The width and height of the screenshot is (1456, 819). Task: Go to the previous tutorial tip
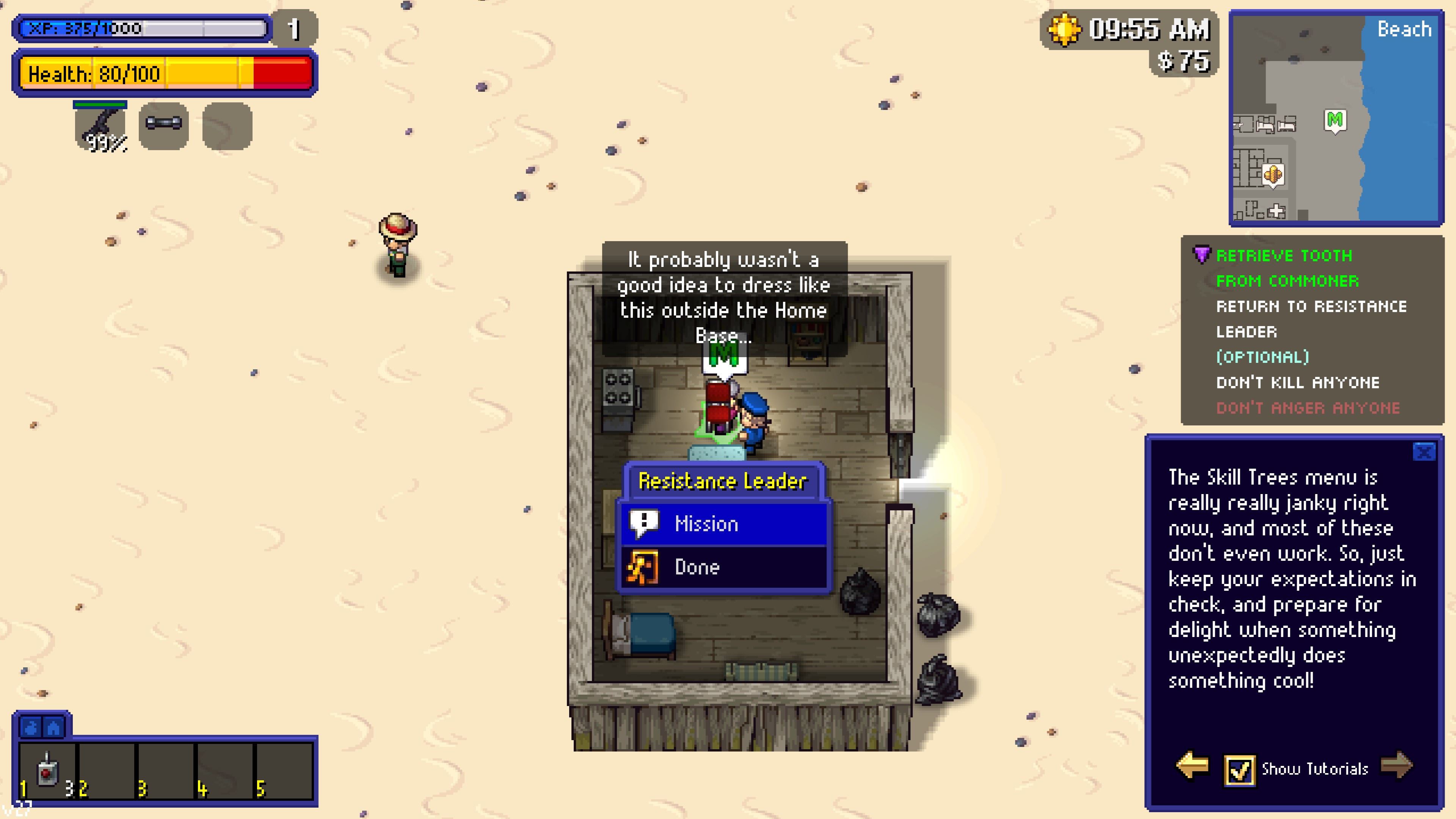(1192, 766)
